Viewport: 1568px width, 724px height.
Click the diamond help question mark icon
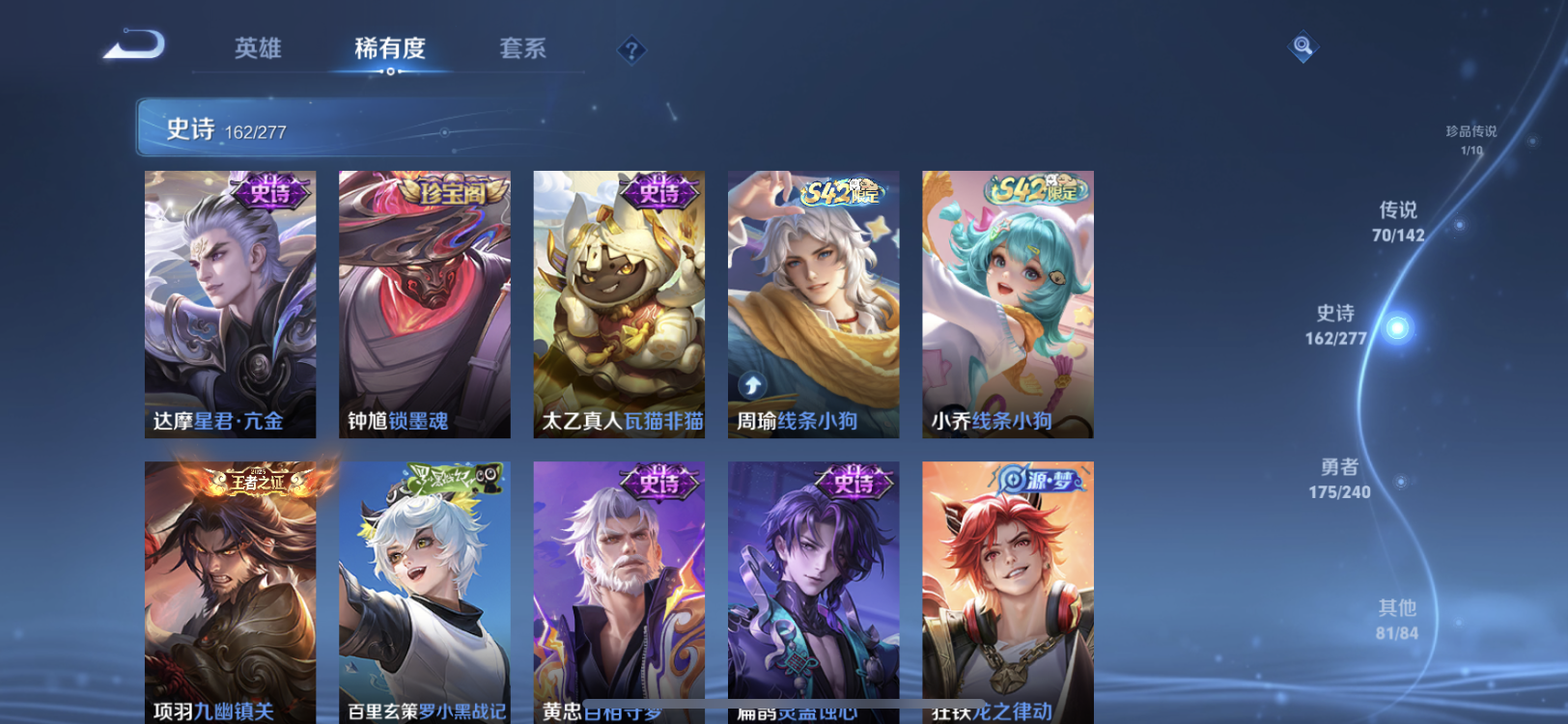631,49
